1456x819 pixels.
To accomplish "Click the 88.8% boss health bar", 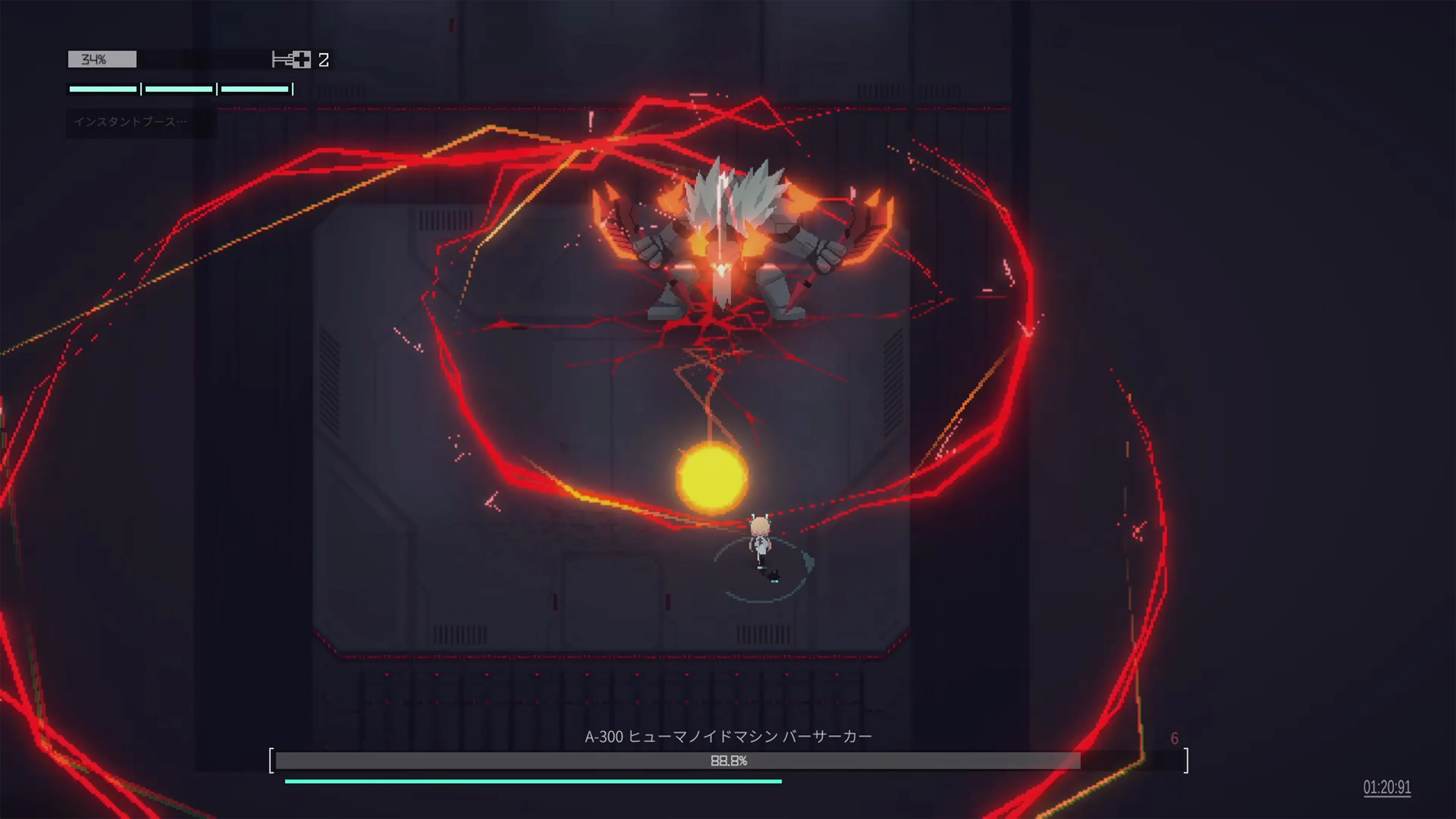I will [729, 761].
